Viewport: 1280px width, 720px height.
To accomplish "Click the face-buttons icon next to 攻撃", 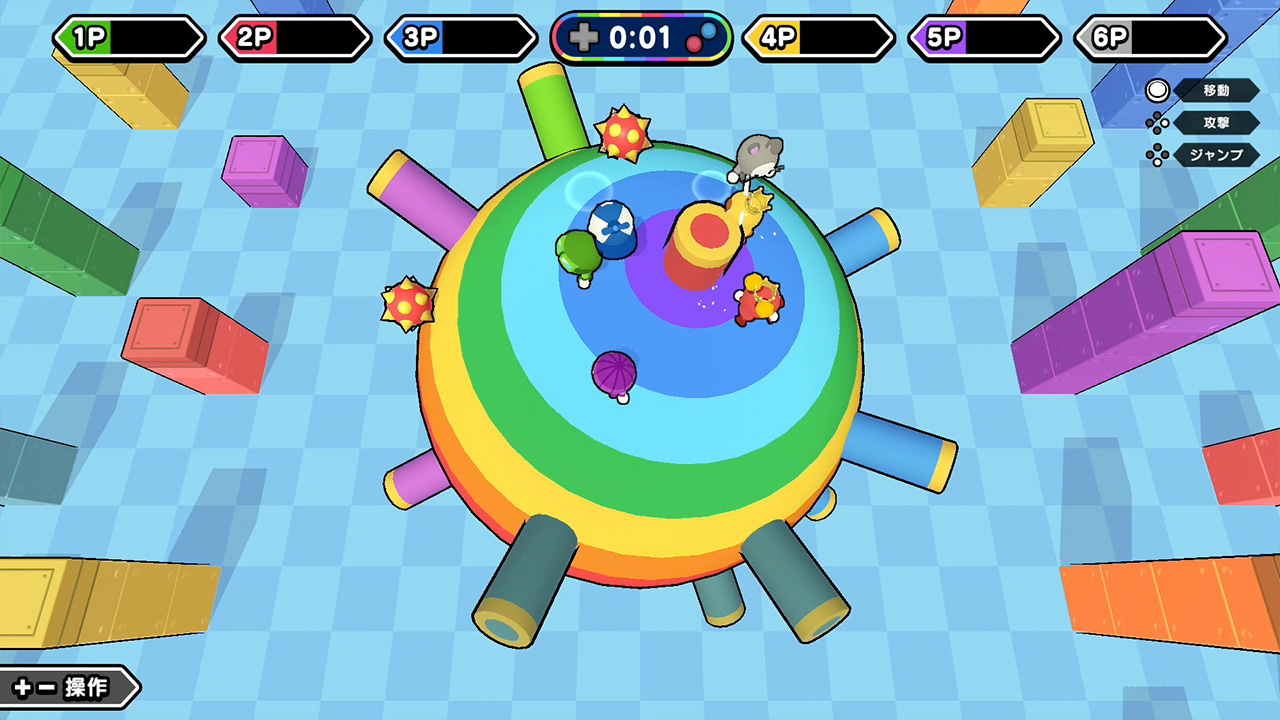I will coord(1157,123).
